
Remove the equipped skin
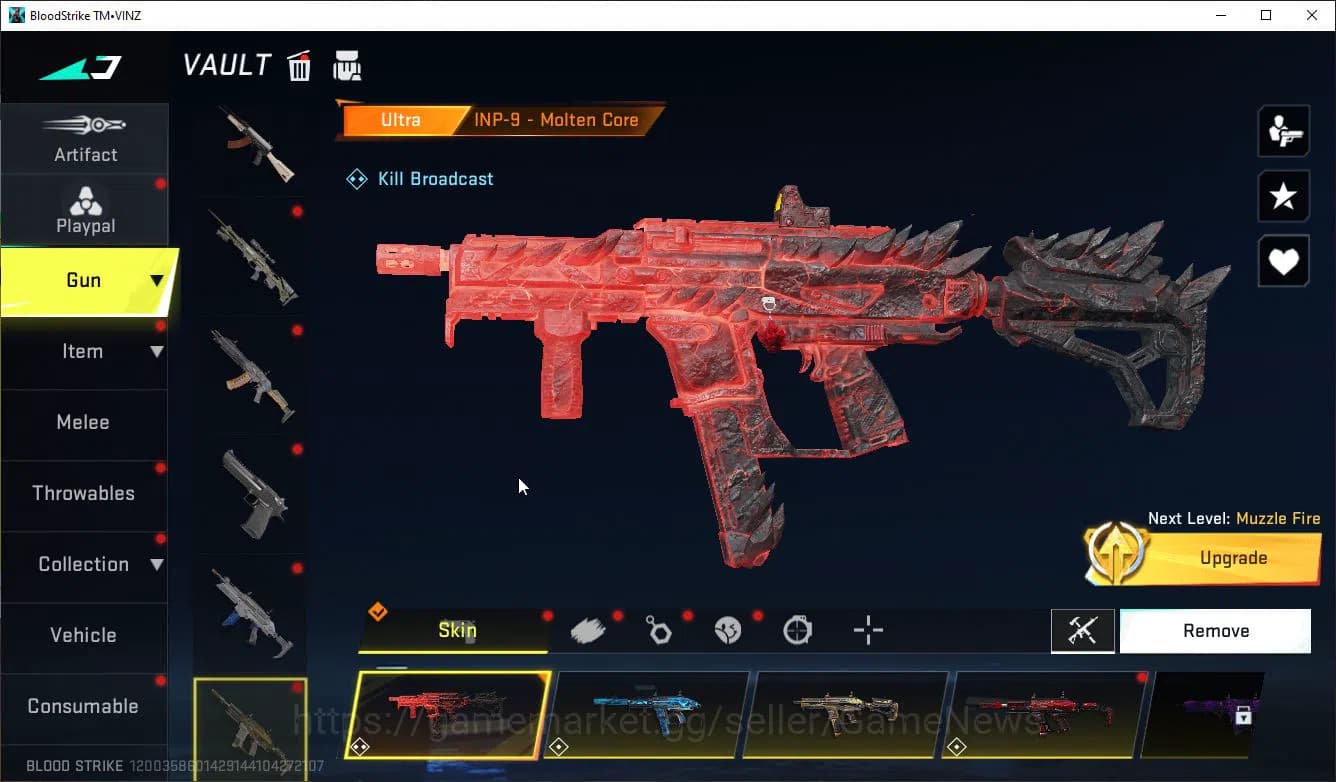pos(1215,631)
